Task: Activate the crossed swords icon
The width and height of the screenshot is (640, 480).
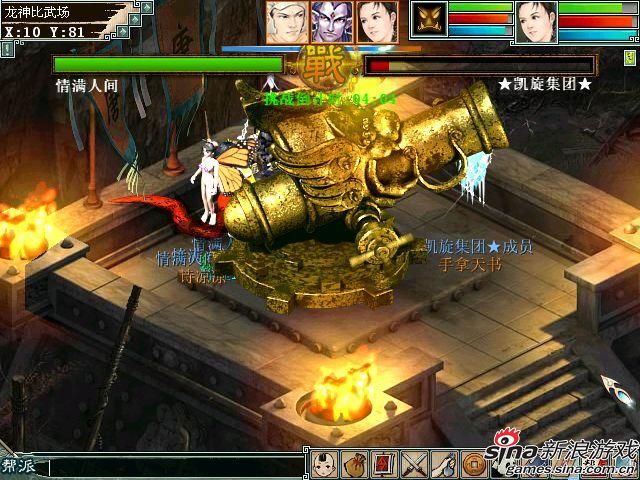Action: (413, 465)
